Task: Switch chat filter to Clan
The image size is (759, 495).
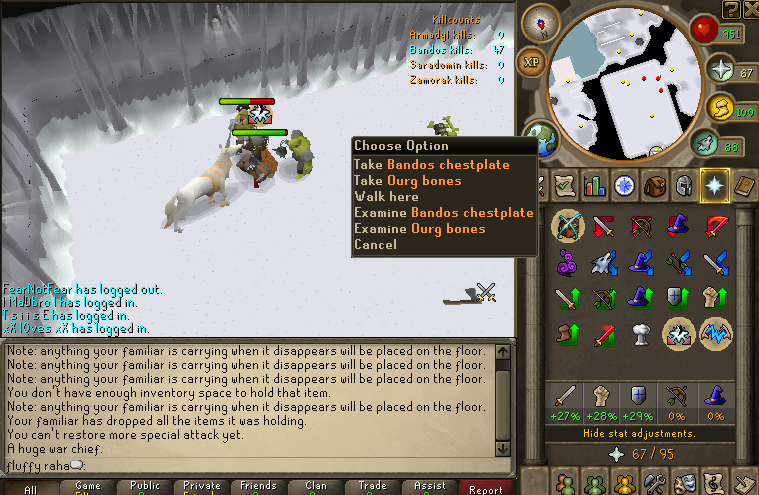Action: 315,486
